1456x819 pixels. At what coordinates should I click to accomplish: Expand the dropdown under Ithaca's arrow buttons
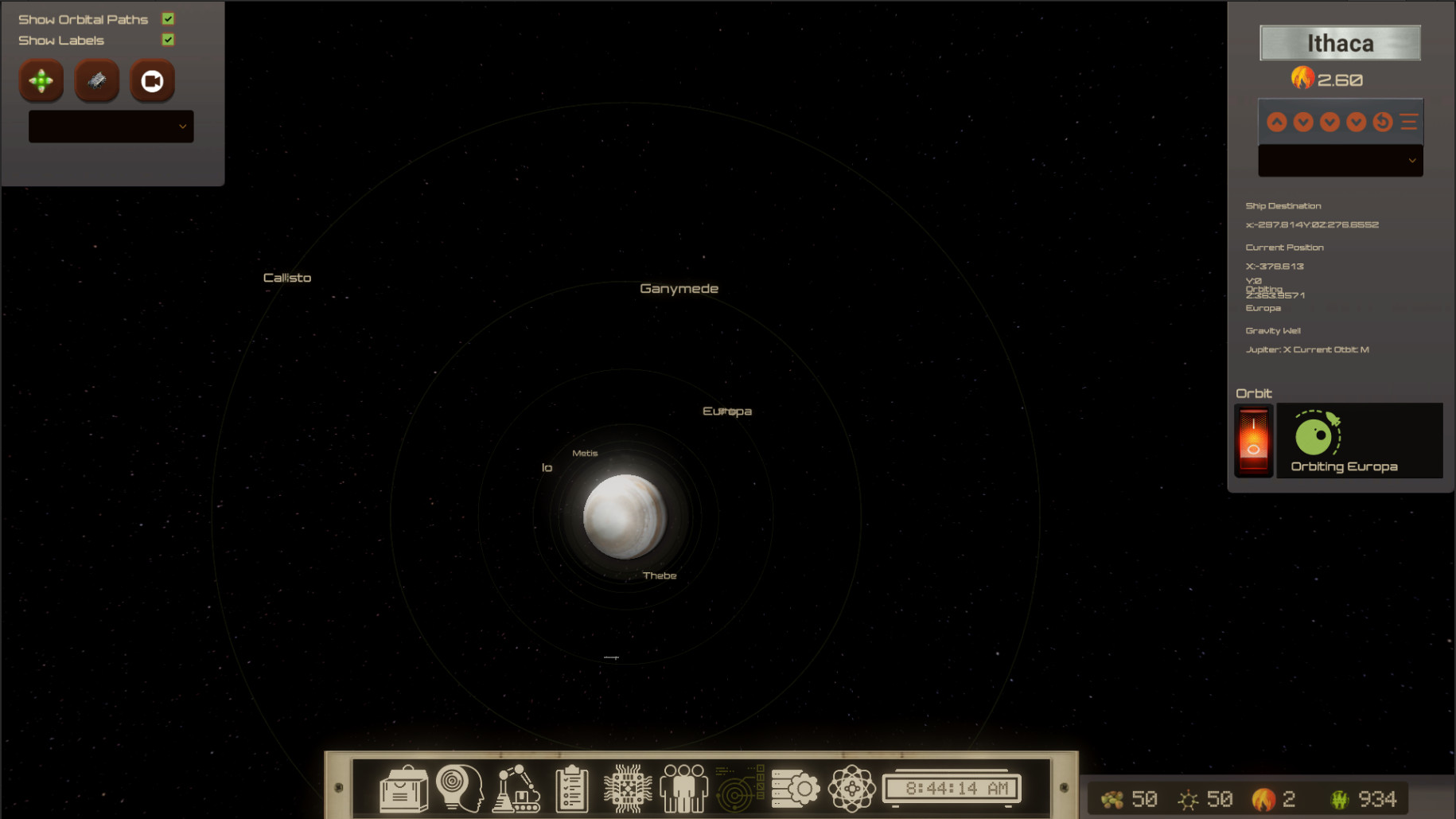1340,160
